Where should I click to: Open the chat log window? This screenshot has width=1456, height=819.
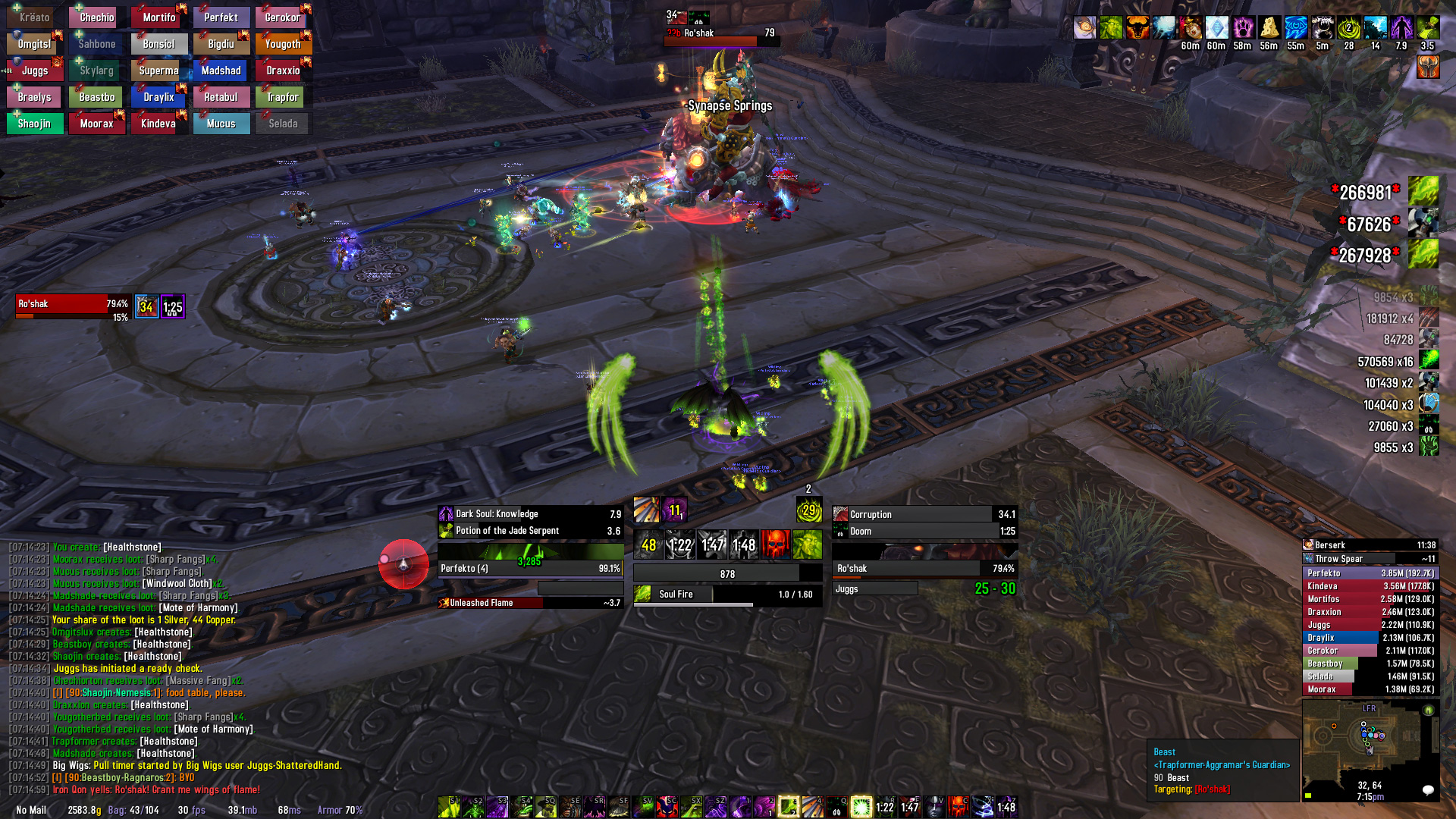(174, 667)
